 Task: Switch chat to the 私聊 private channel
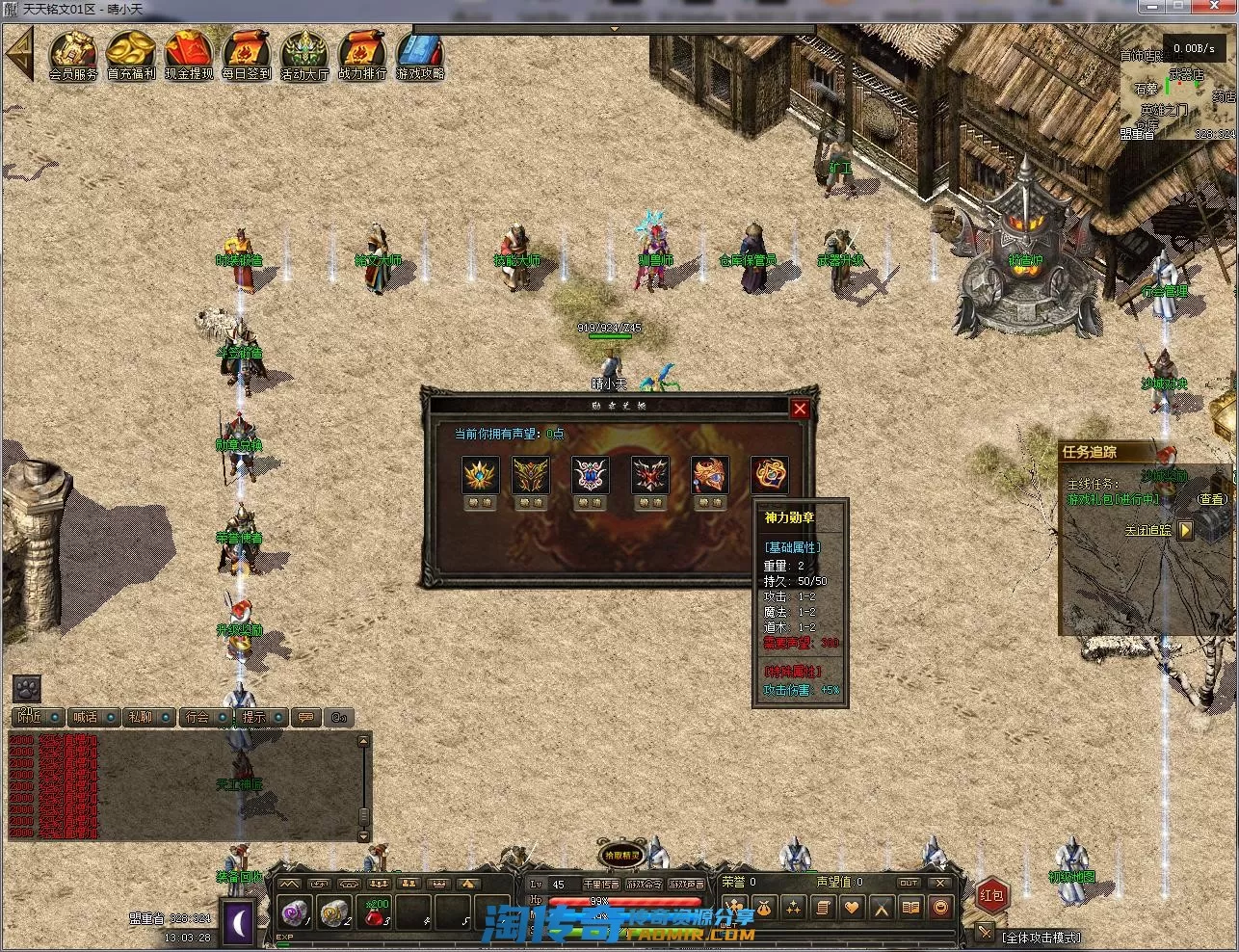tap(141, 717)
